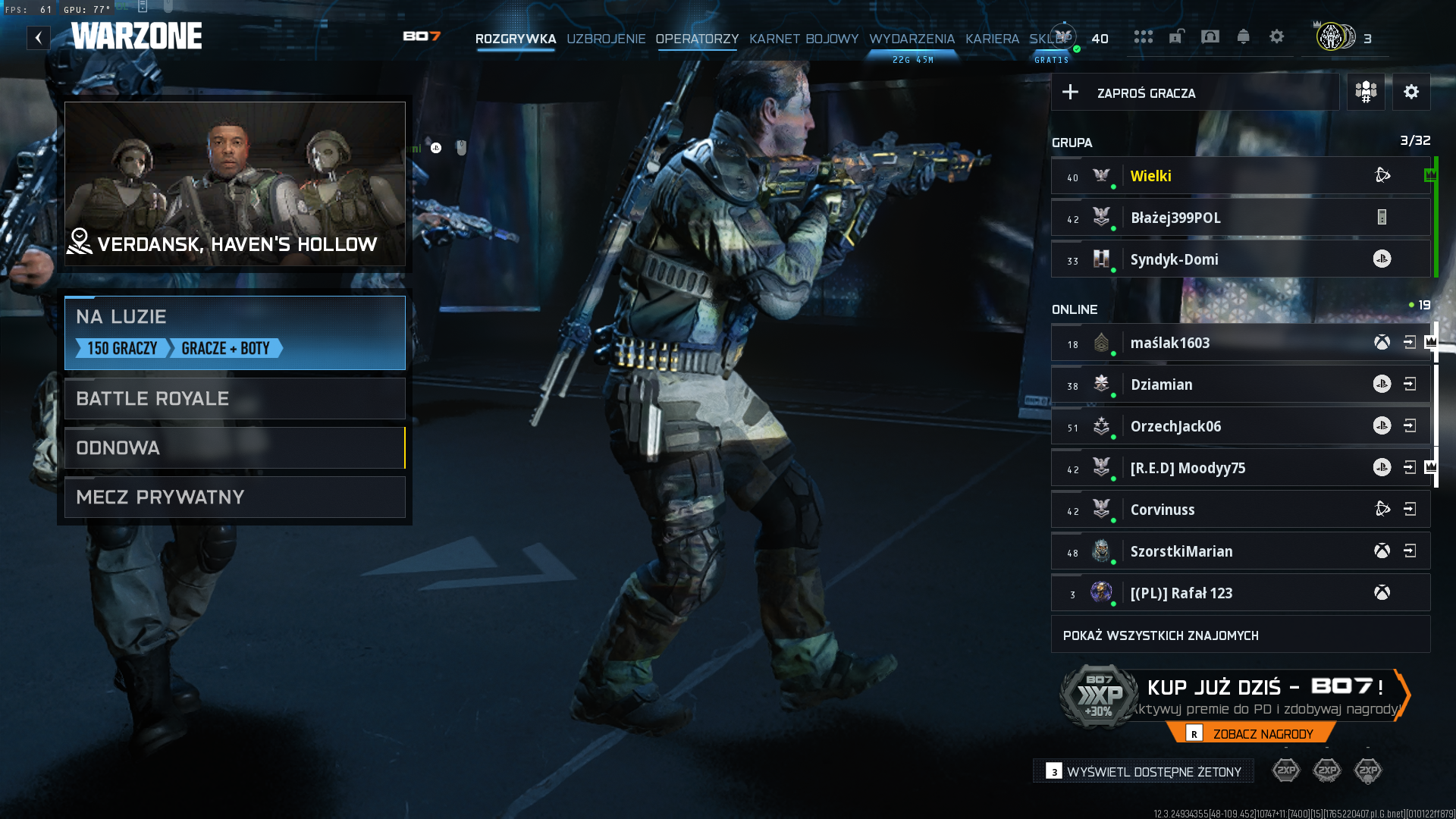Select the Odnowa mode
Viewport: 1456px width, 819px height.
click(235, 447)
